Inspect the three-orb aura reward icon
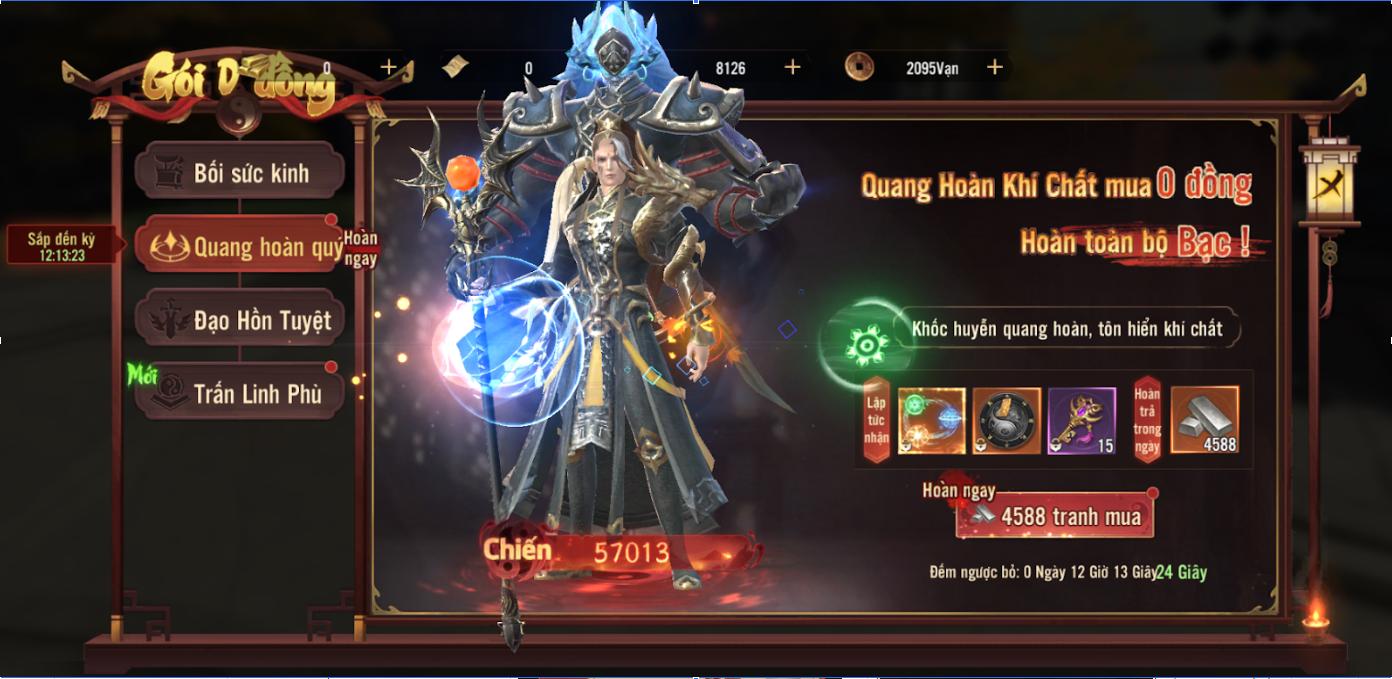The width and height of the screenshot is (1392, 679). coord(932,421)
